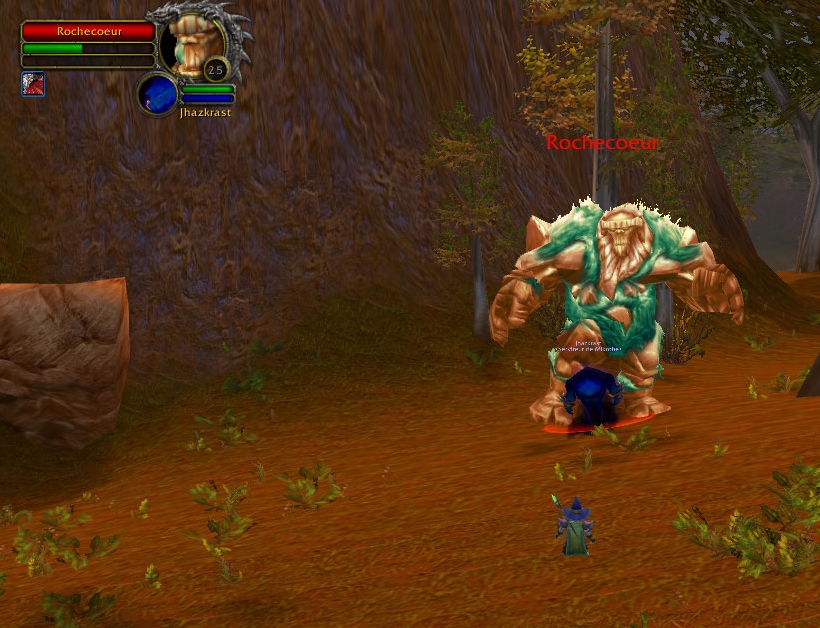This screenshot has height=628, width=820.
Task: Select the Jhazkrast blue portrait frame
Action: [x=158, y=94]
